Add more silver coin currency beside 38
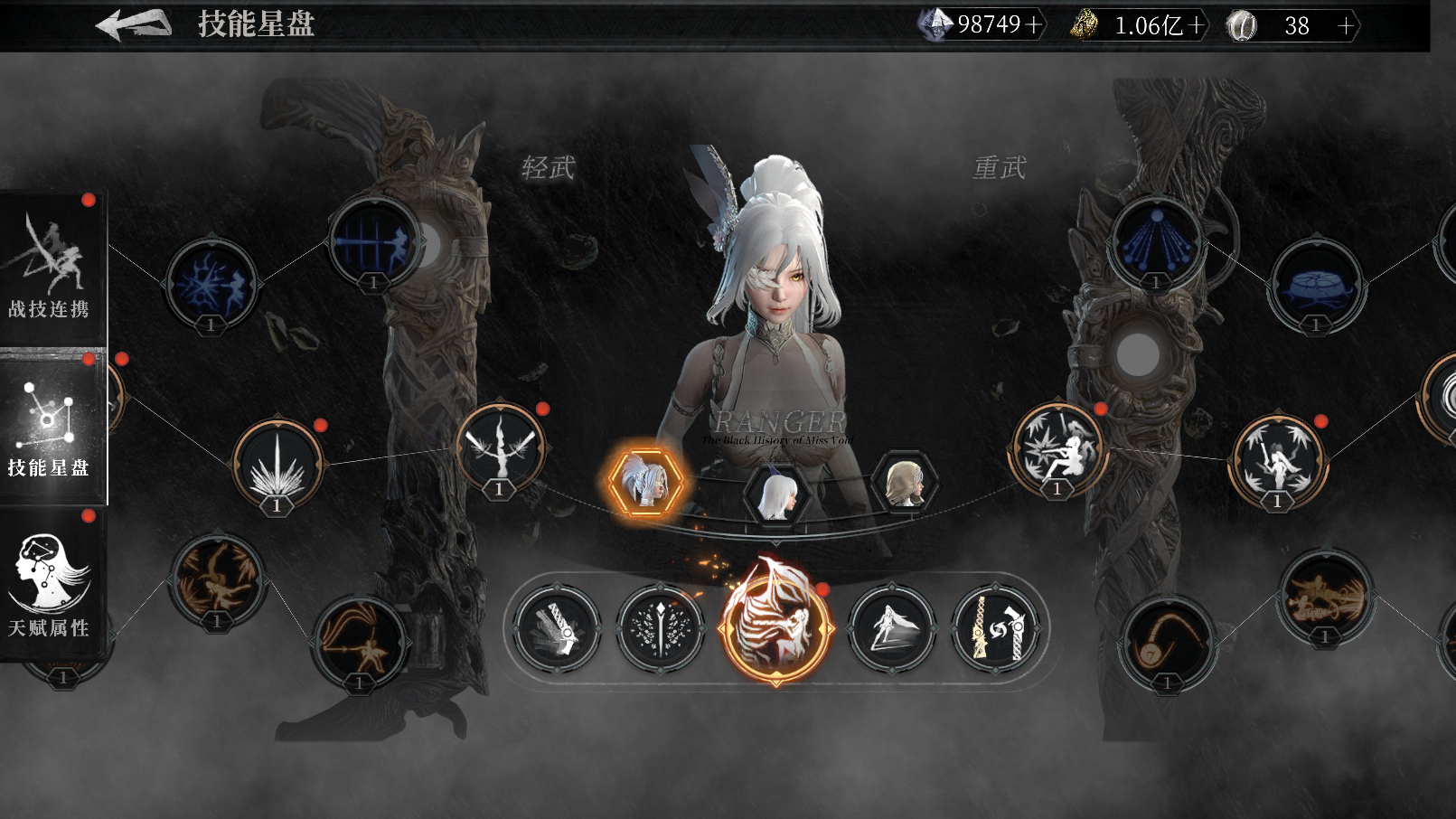This screenshot has width=1456, height=819. point(1346,26)
